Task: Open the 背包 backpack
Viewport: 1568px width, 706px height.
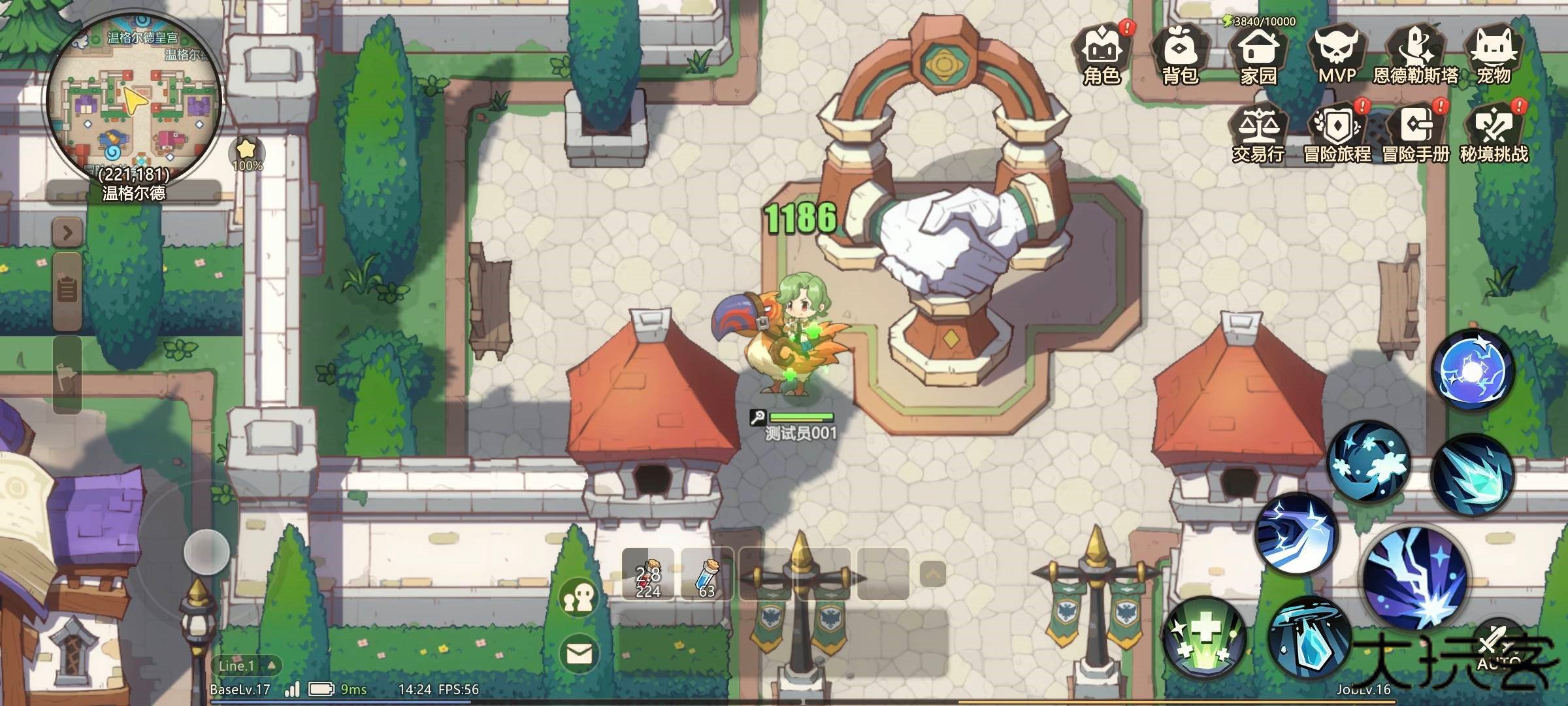Action: tap(1180, 55)
